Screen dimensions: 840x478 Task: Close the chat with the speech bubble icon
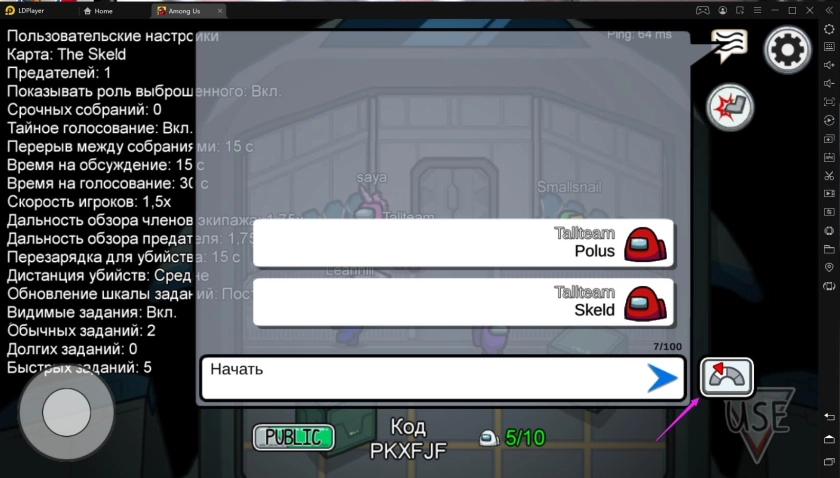[x=729, y=45]
